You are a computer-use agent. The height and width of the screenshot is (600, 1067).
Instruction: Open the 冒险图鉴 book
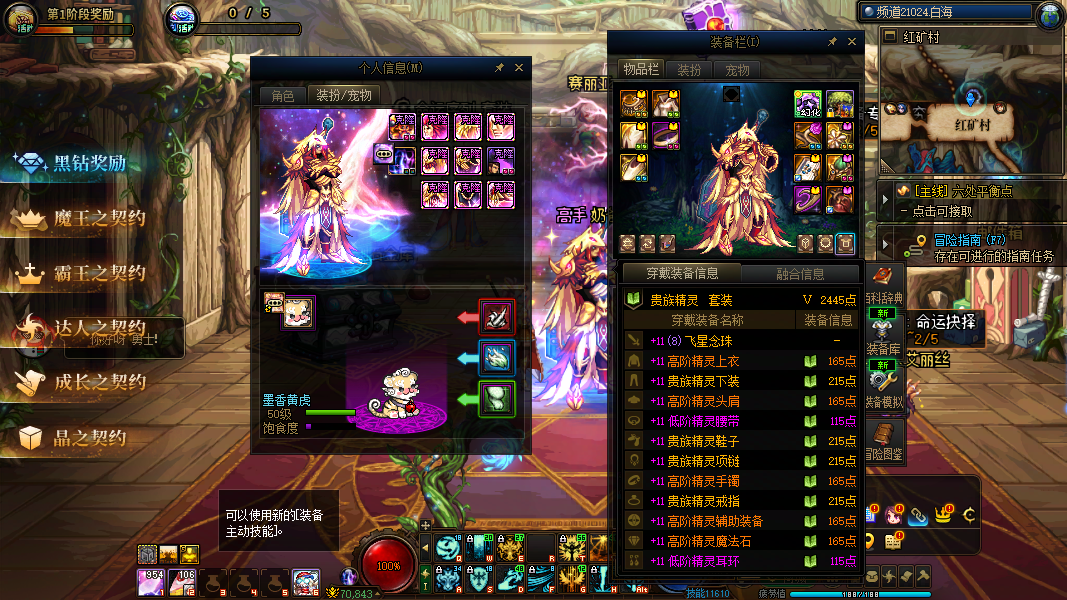point(883,440)
